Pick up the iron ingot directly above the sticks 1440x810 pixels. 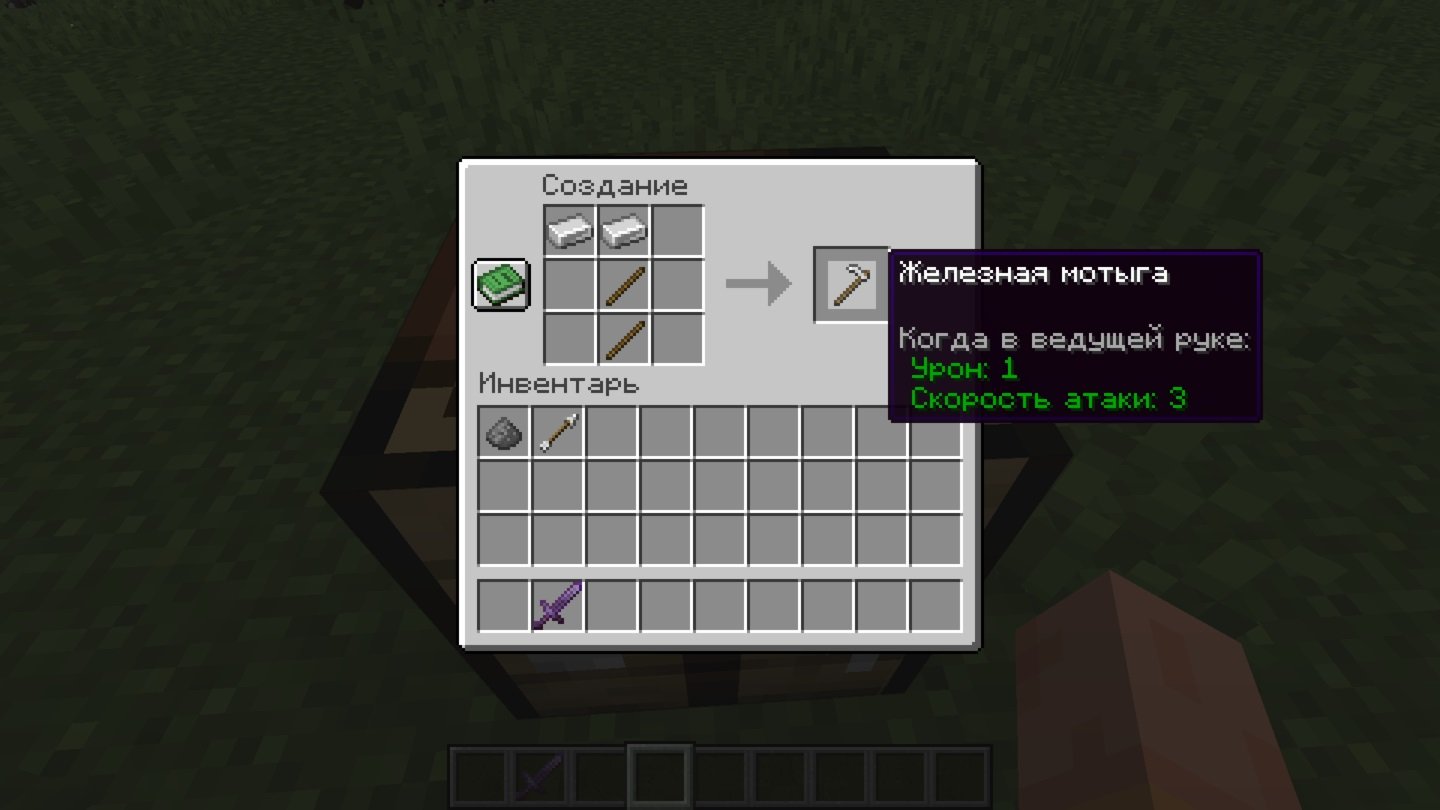(624, 232)
